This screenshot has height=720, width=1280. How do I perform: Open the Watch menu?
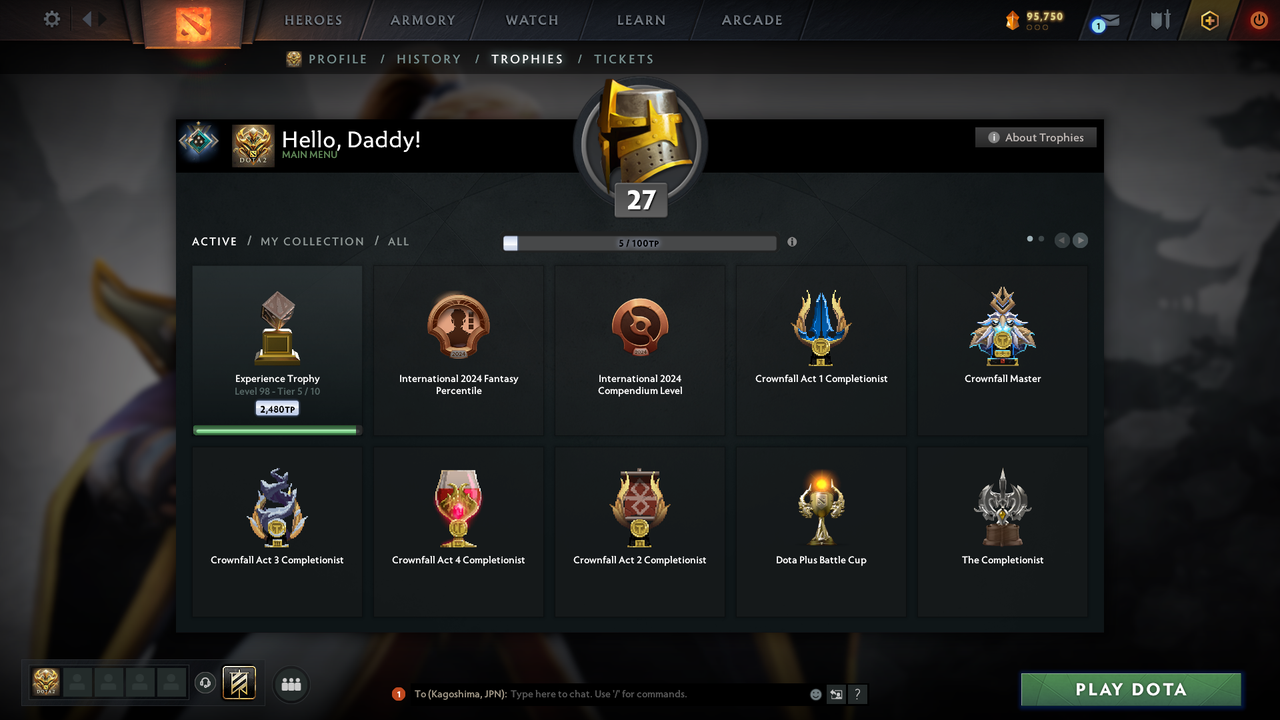[x=532, y=20]
